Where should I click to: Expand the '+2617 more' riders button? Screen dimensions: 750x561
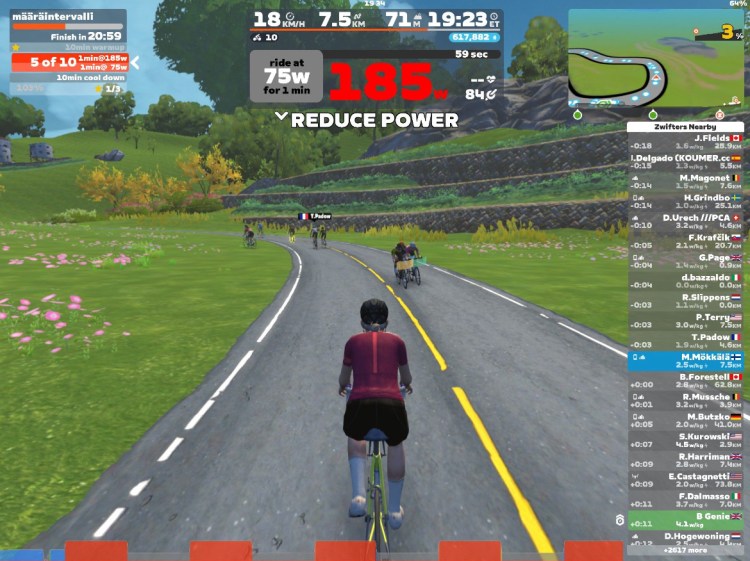[x=686, y=550]
